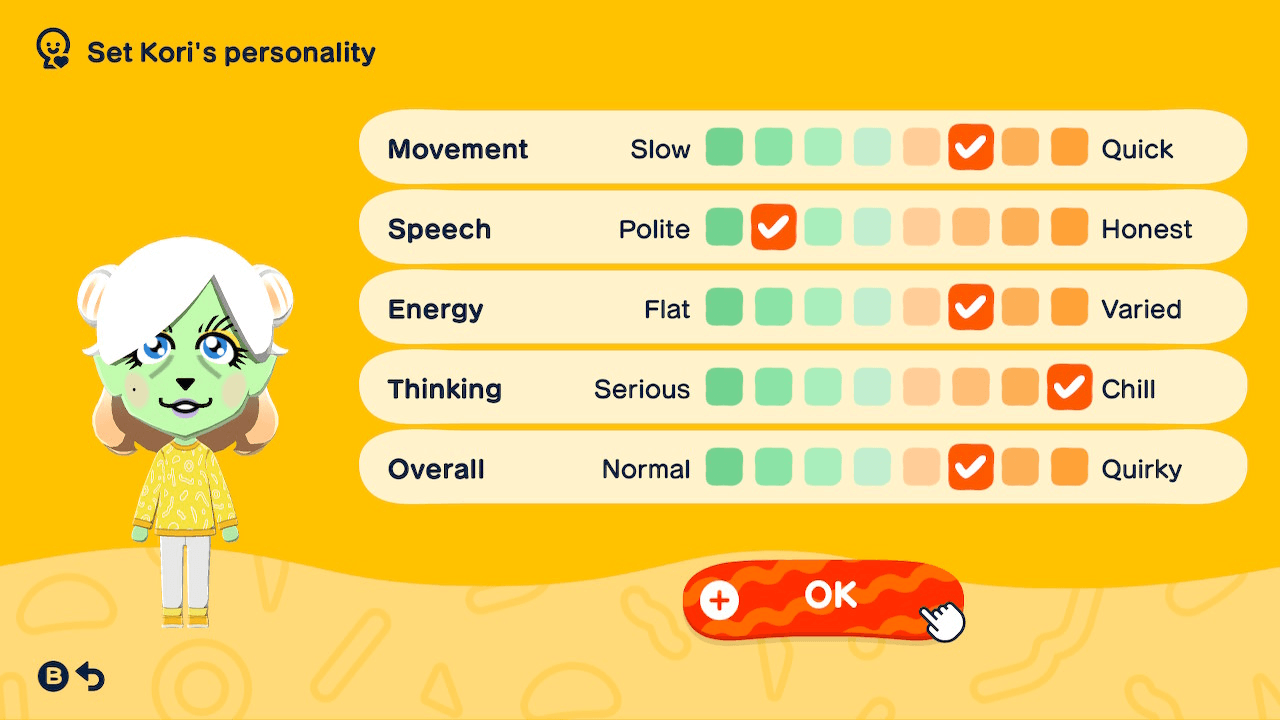Screen dimensions: 1280x720
Task: Click the curved return arrow icon
Action: (x=92, y=677)
